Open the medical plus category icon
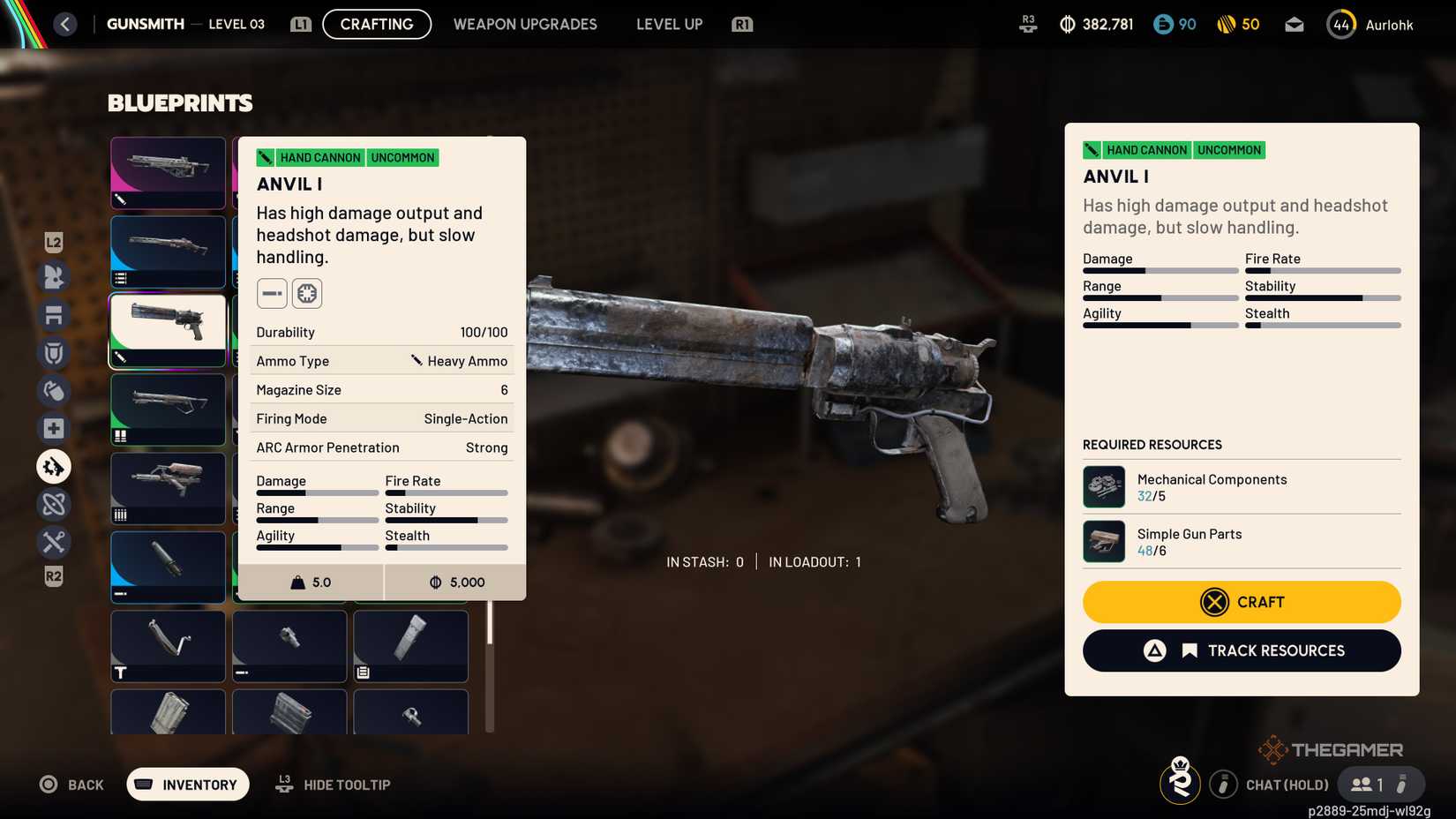 tap(53, 428)
